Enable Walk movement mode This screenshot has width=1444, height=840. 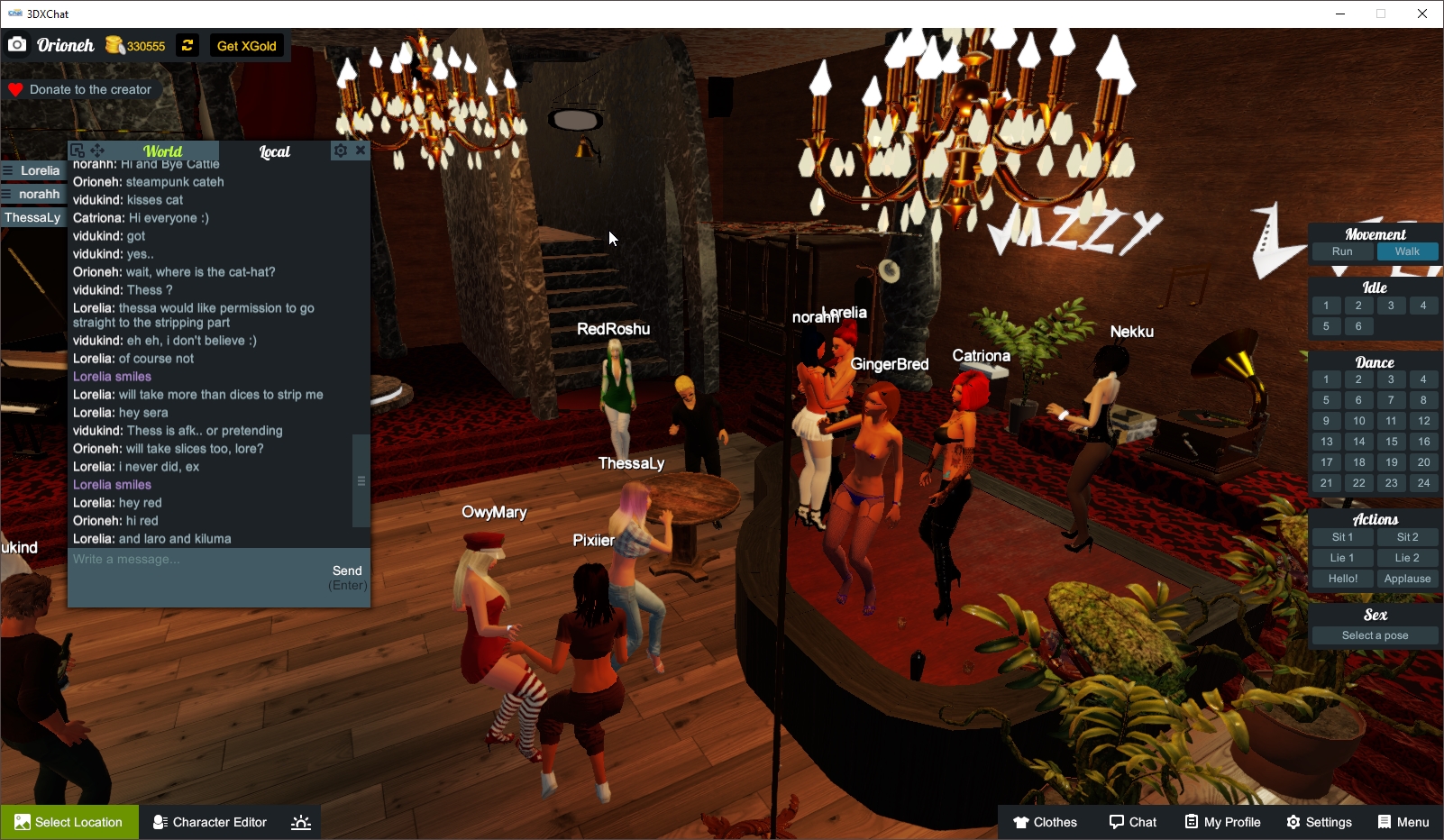[1407, 251]
